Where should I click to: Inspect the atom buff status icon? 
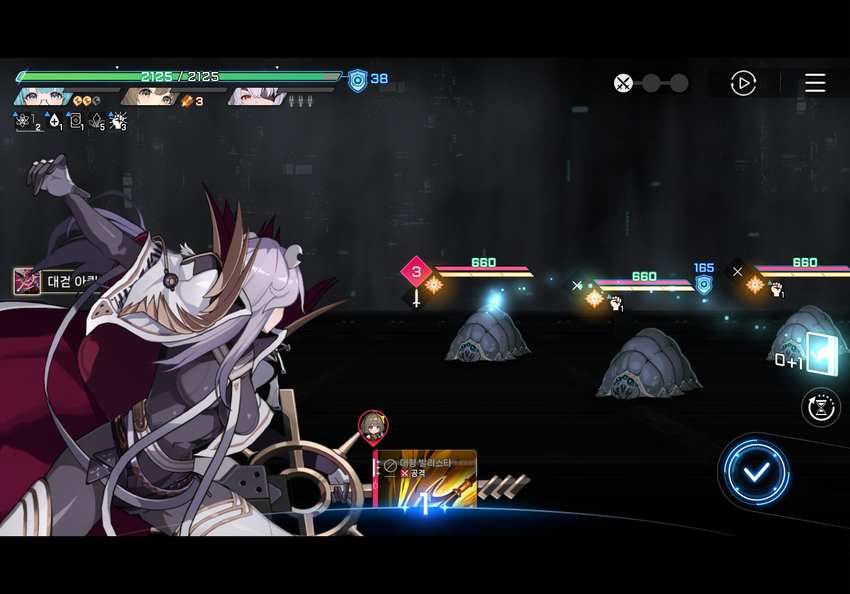(24, 122)
